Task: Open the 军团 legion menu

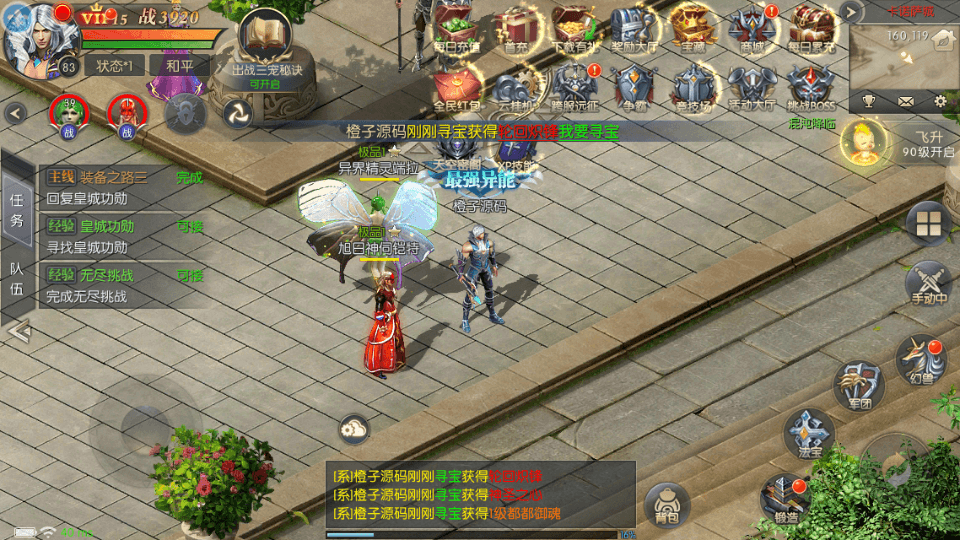Action: 858,383
